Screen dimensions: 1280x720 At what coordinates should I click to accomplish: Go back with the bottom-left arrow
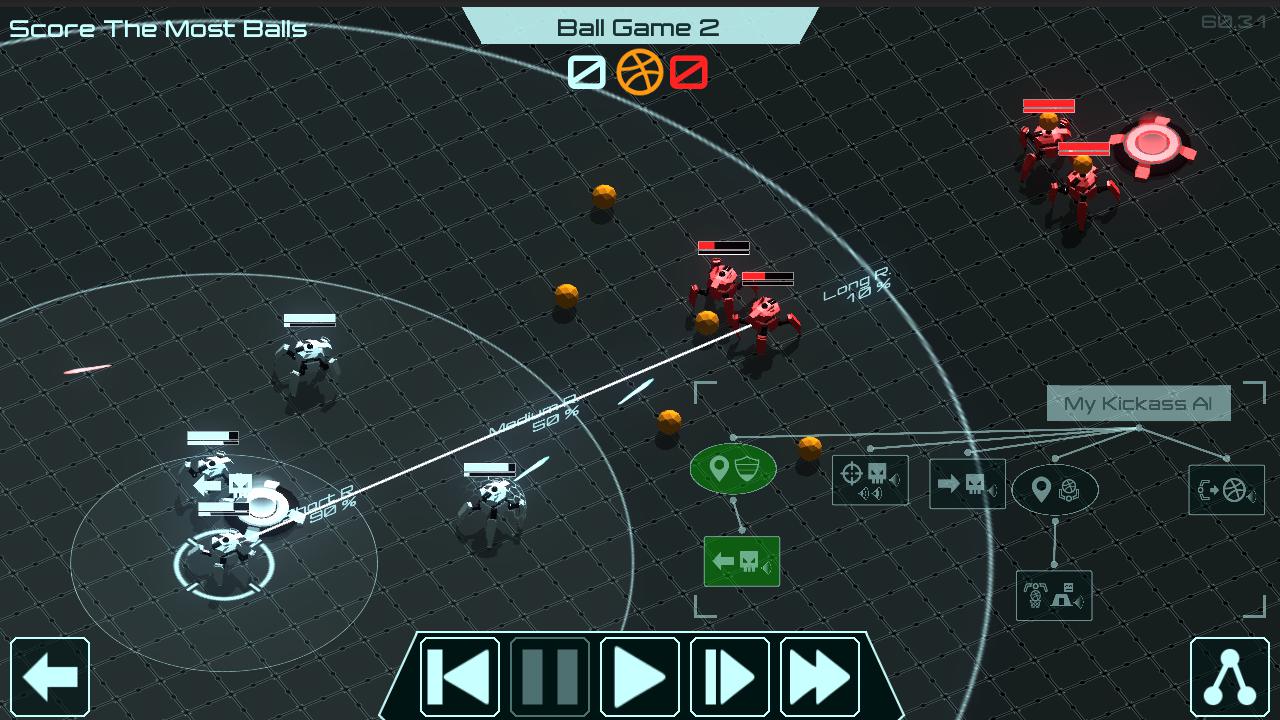tap(52, 677)
